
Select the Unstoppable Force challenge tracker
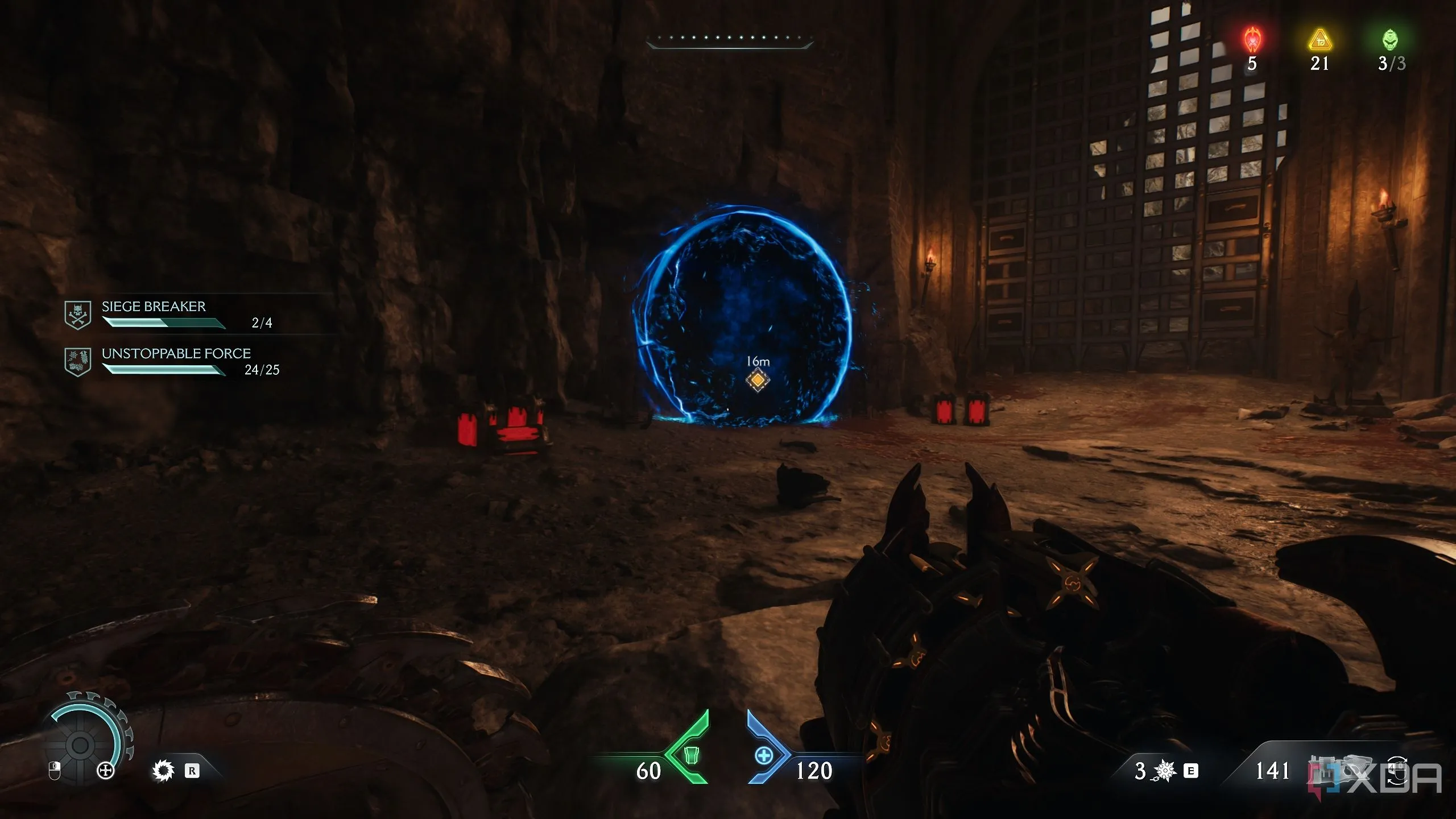pyautogui.click(x=176, y=361)
